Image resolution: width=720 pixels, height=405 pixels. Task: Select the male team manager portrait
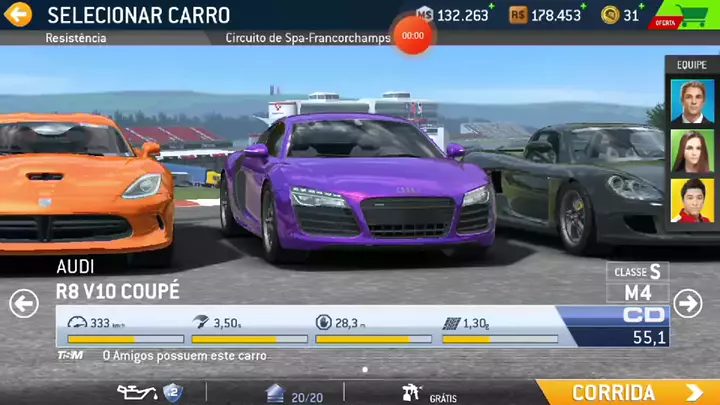[x=692, y=100]
